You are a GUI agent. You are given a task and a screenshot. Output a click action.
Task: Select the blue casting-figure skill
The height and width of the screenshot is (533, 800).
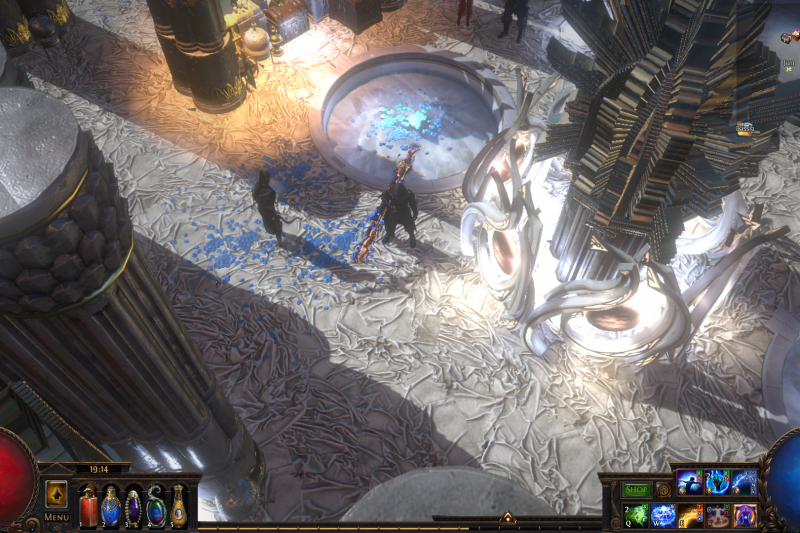point(691,482)
